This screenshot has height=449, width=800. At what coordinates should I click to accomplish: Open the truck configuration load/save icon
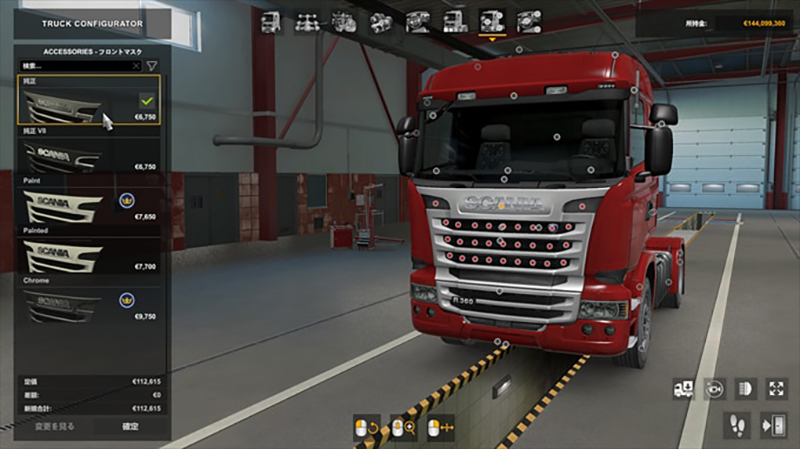click(684, 389)
